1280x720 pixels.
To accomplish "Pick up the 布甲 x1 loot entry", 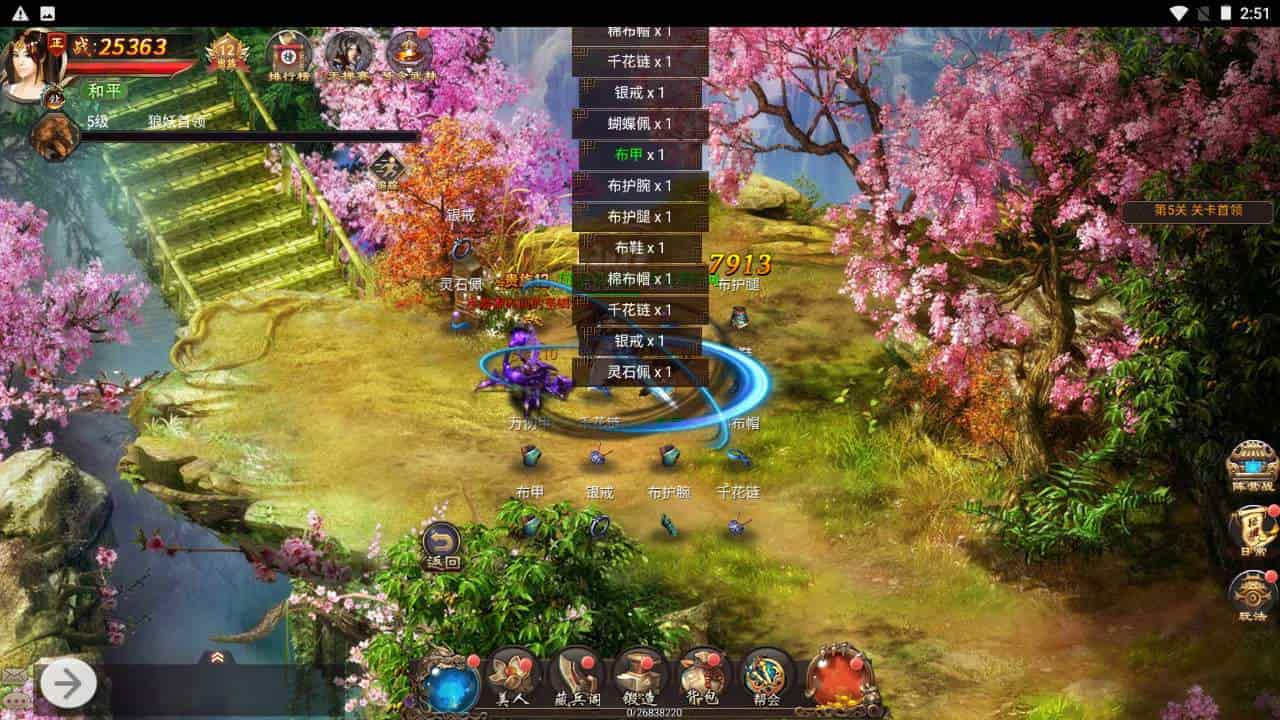I will coord(641,155).
